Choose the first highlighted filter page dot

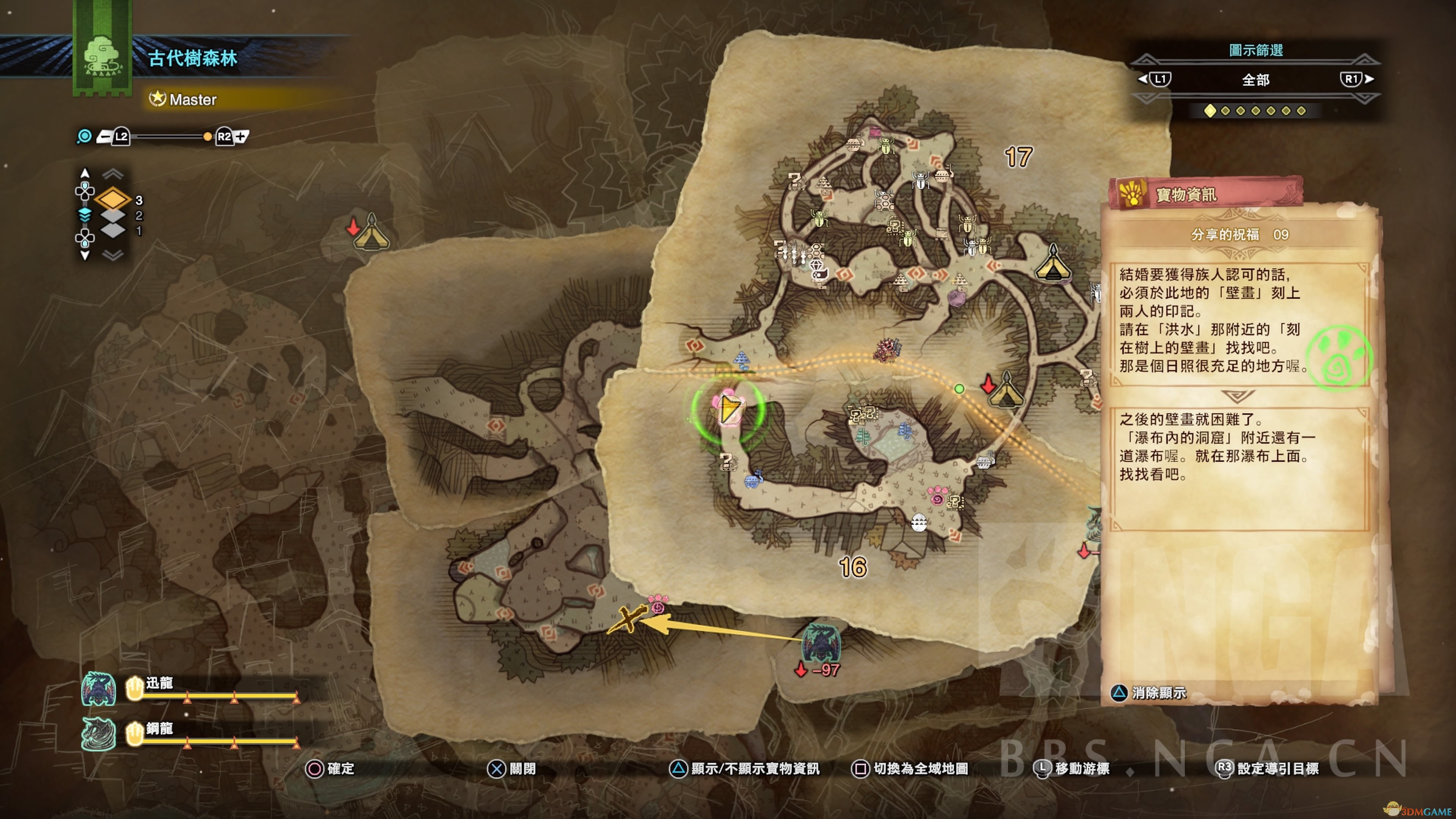[x=1210, y=111]
